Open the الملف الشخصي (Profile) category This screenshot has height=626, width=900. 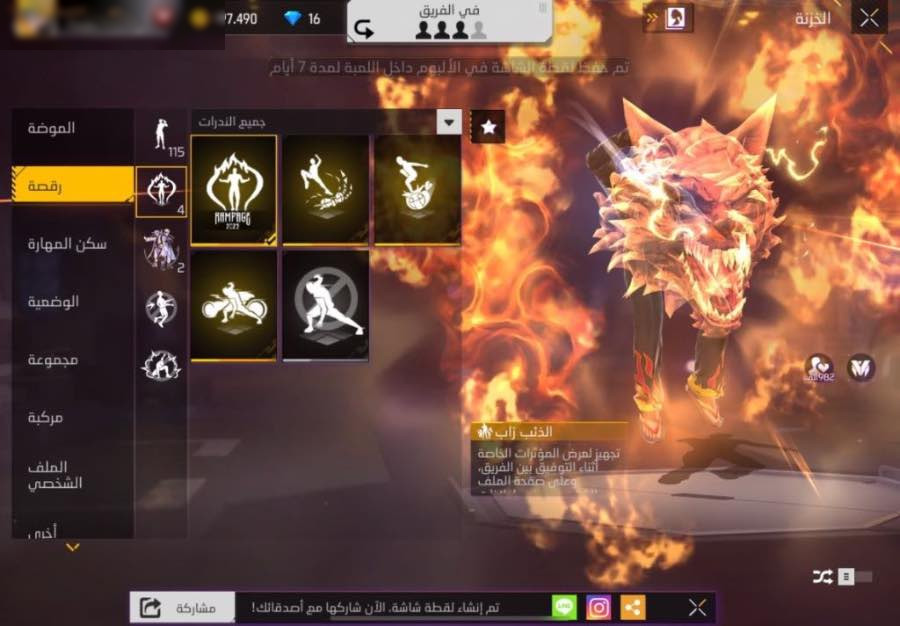[x=72, y=474]
